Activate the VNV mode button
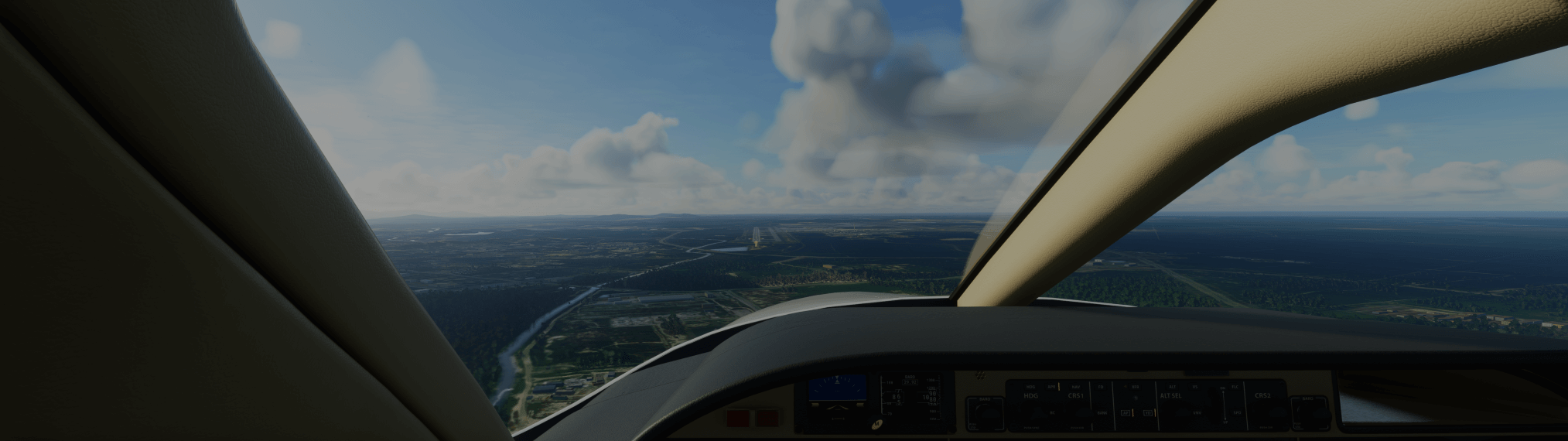The width and height of the screenshot is (1568, 441). pyautogui.click(x=1197, y=413)
